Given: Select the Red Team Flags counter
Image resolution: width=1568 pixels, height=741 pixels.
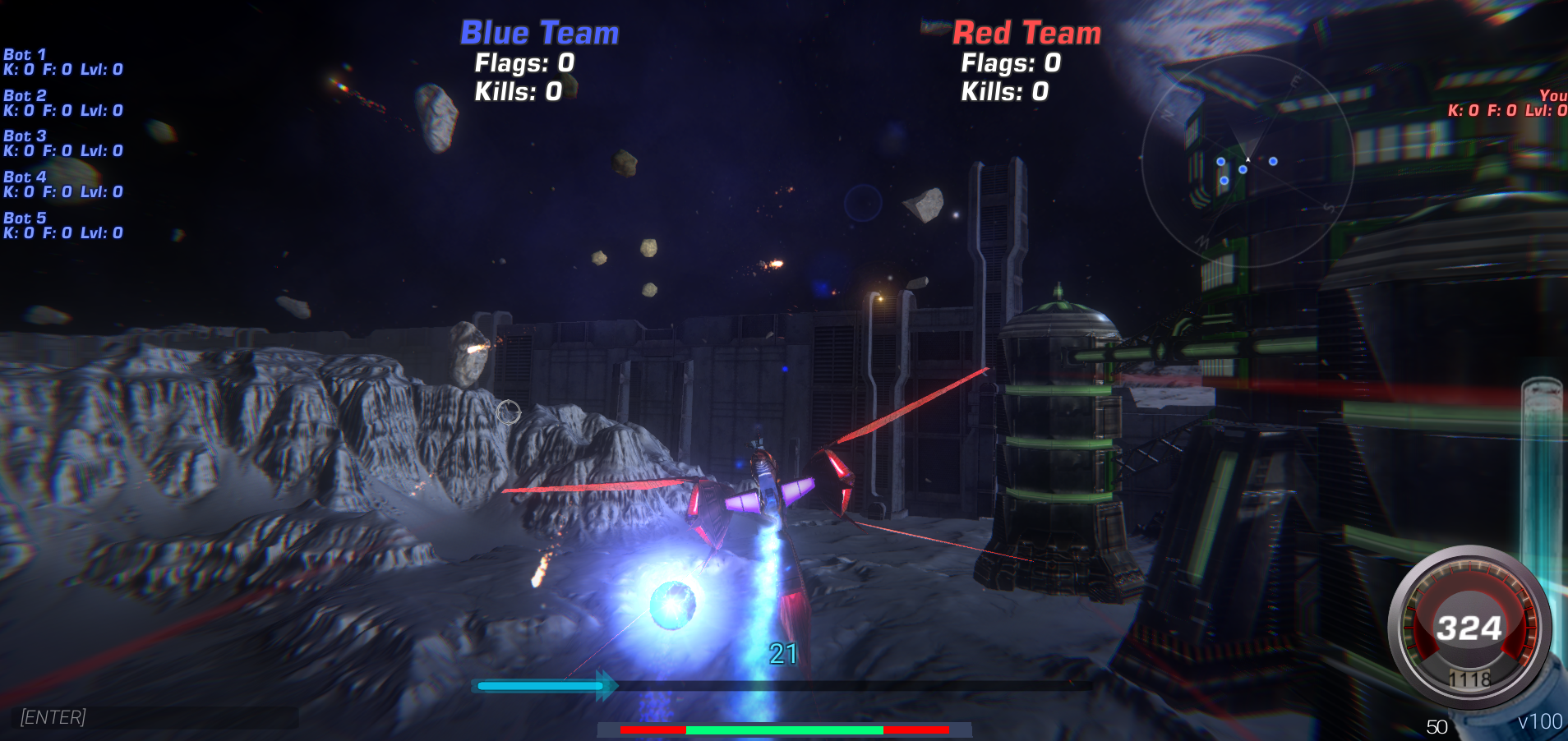Looking at the screenshot, I should (1009, 62).
